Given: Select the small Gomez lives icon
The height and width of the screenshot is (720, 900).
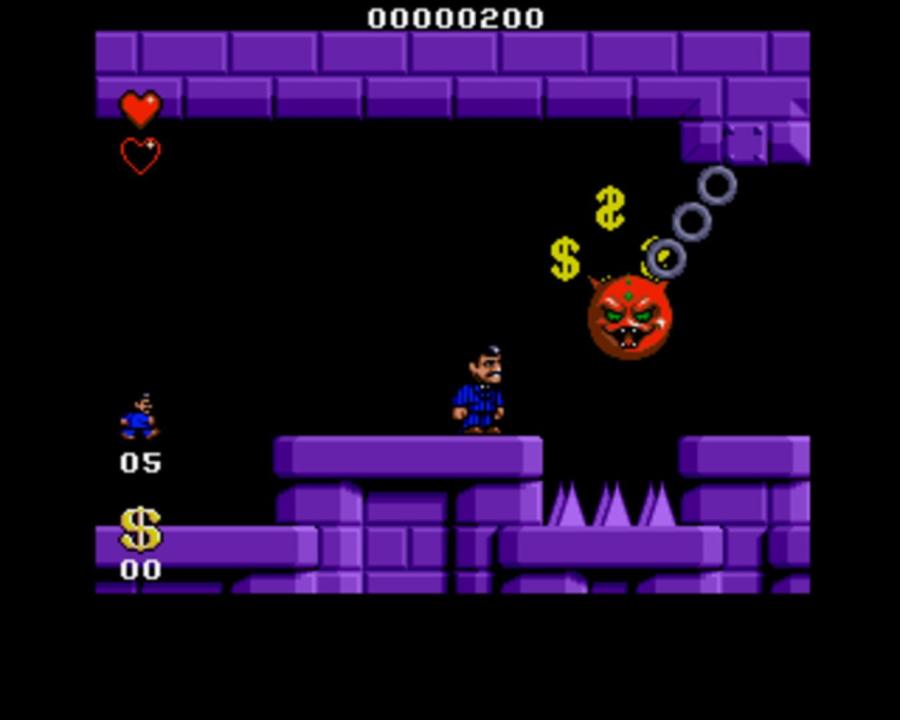Looking at the screenshot, I should tap(139, 417).
